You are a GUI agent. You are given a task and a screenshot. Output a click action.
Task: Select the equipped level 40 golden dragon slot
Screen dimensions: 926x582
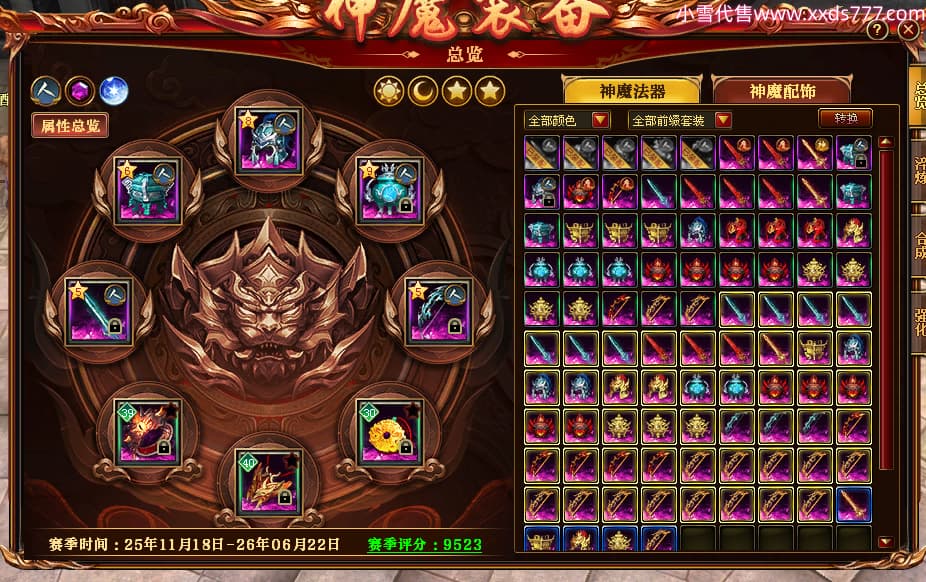(268, 480)
